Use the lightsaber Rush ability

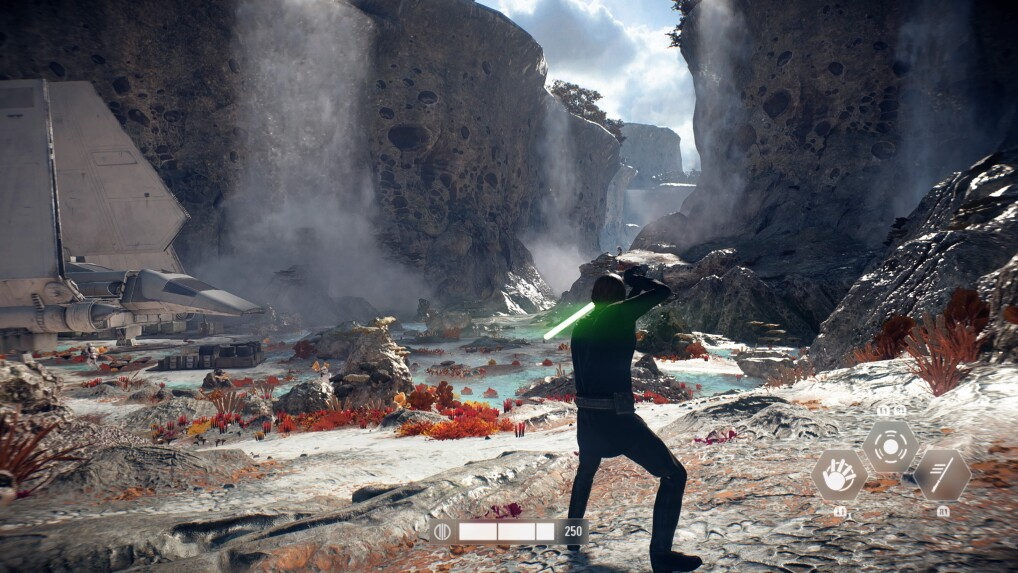pos(940,474)
